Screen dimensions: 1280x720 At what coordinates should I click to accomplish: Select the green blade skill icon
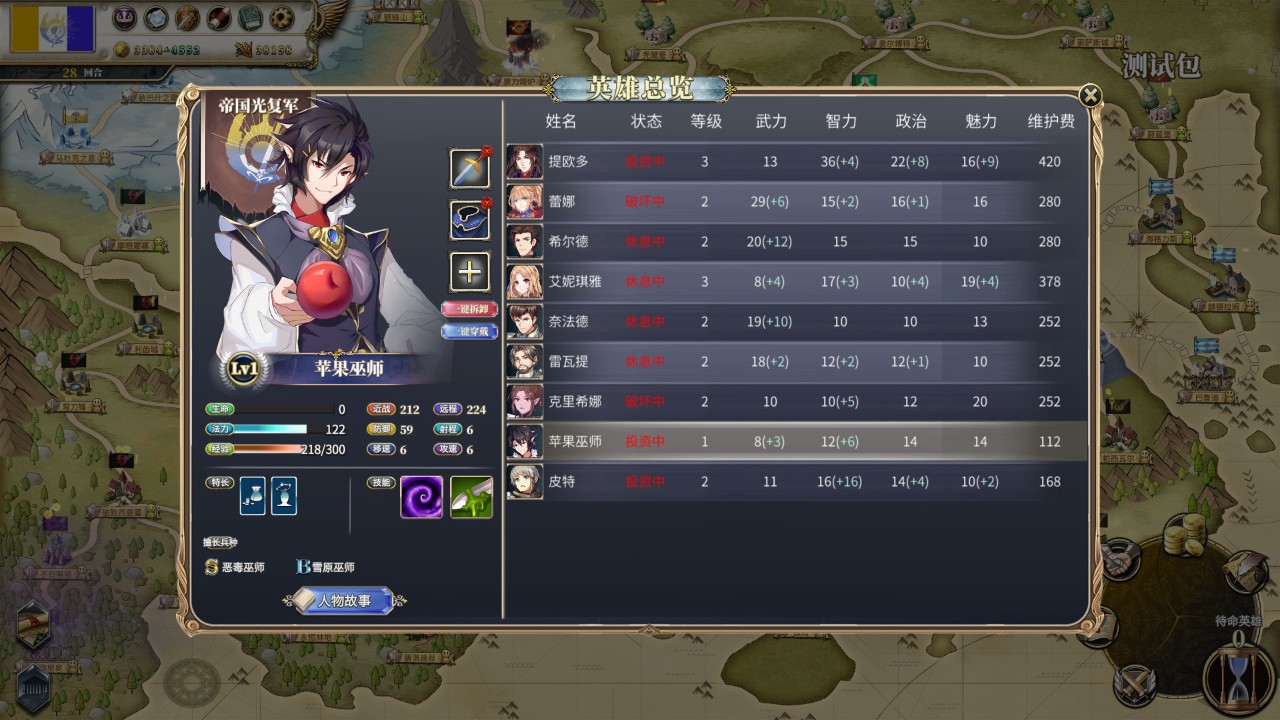point(471,497)
